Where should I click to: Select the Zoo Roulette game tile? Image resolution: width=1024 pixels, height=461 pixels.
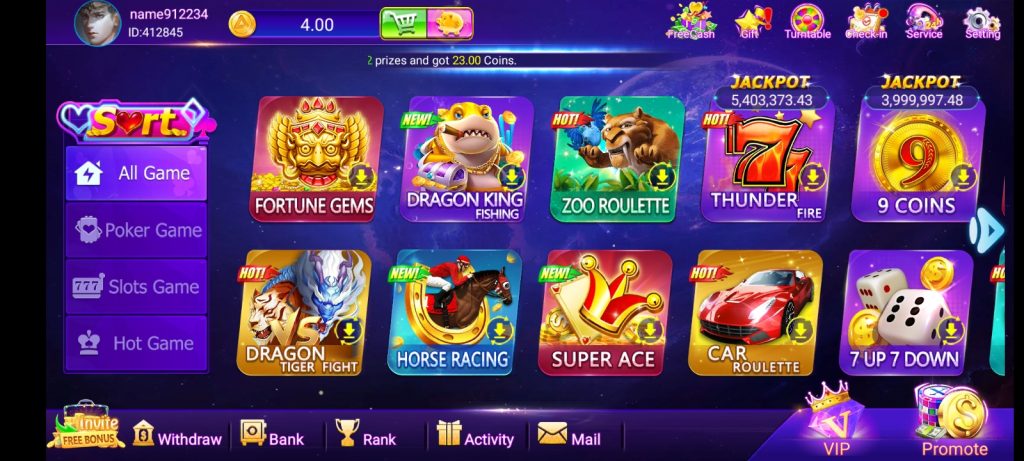pos(616,160)
